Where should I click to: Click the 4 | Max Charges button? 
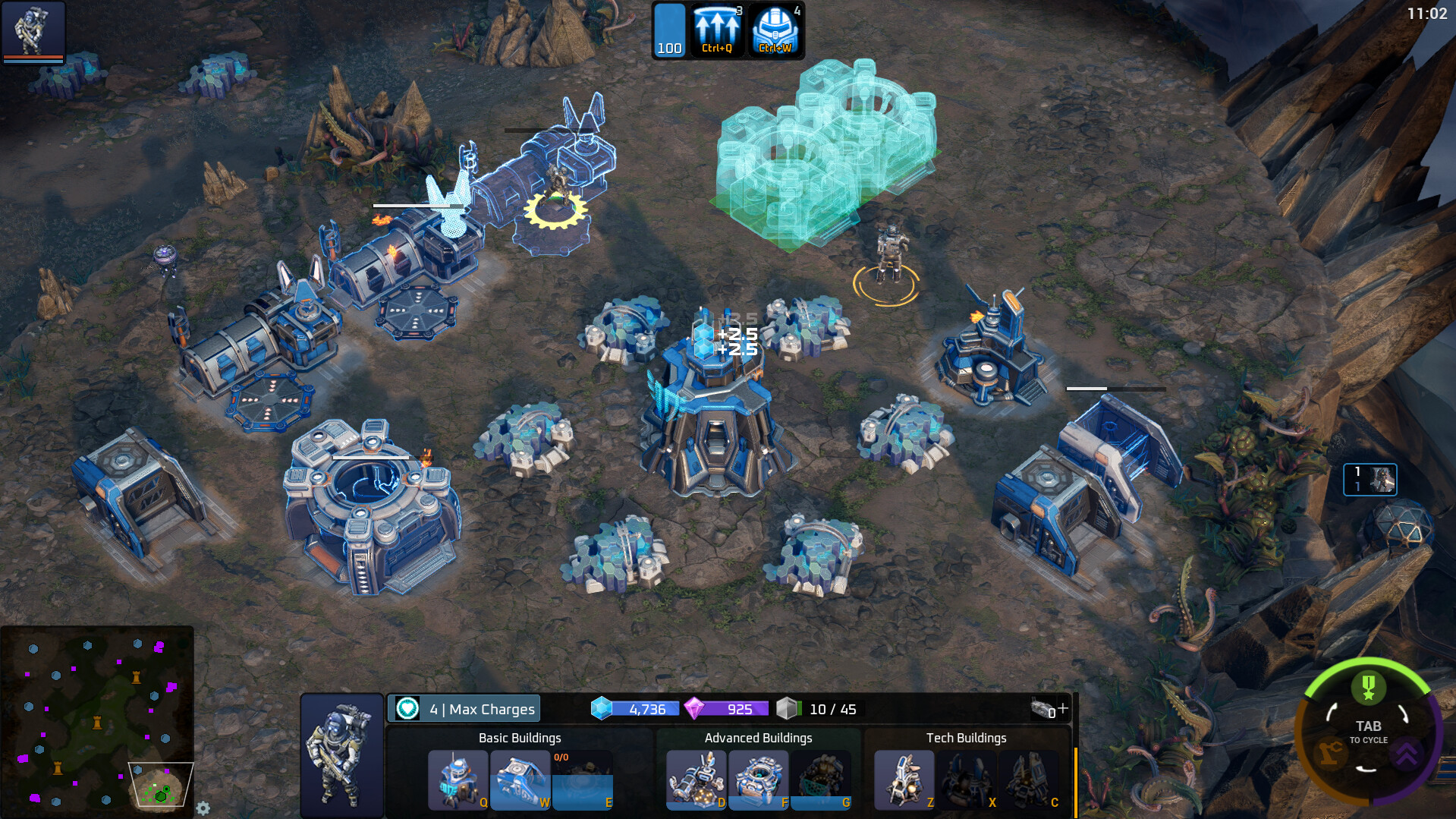pyautogui.click(x=464, y=708)
